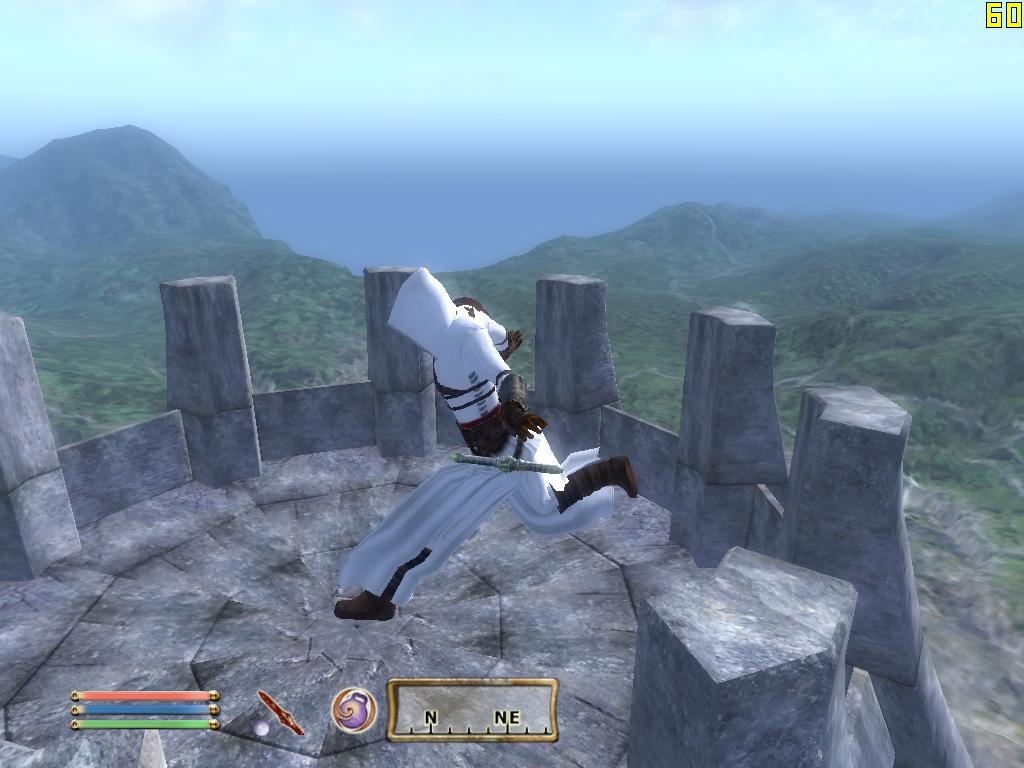Screen dimensions: 1024x768
Task: Click the compass bar showing N and NE
Action: coord(472,710)
